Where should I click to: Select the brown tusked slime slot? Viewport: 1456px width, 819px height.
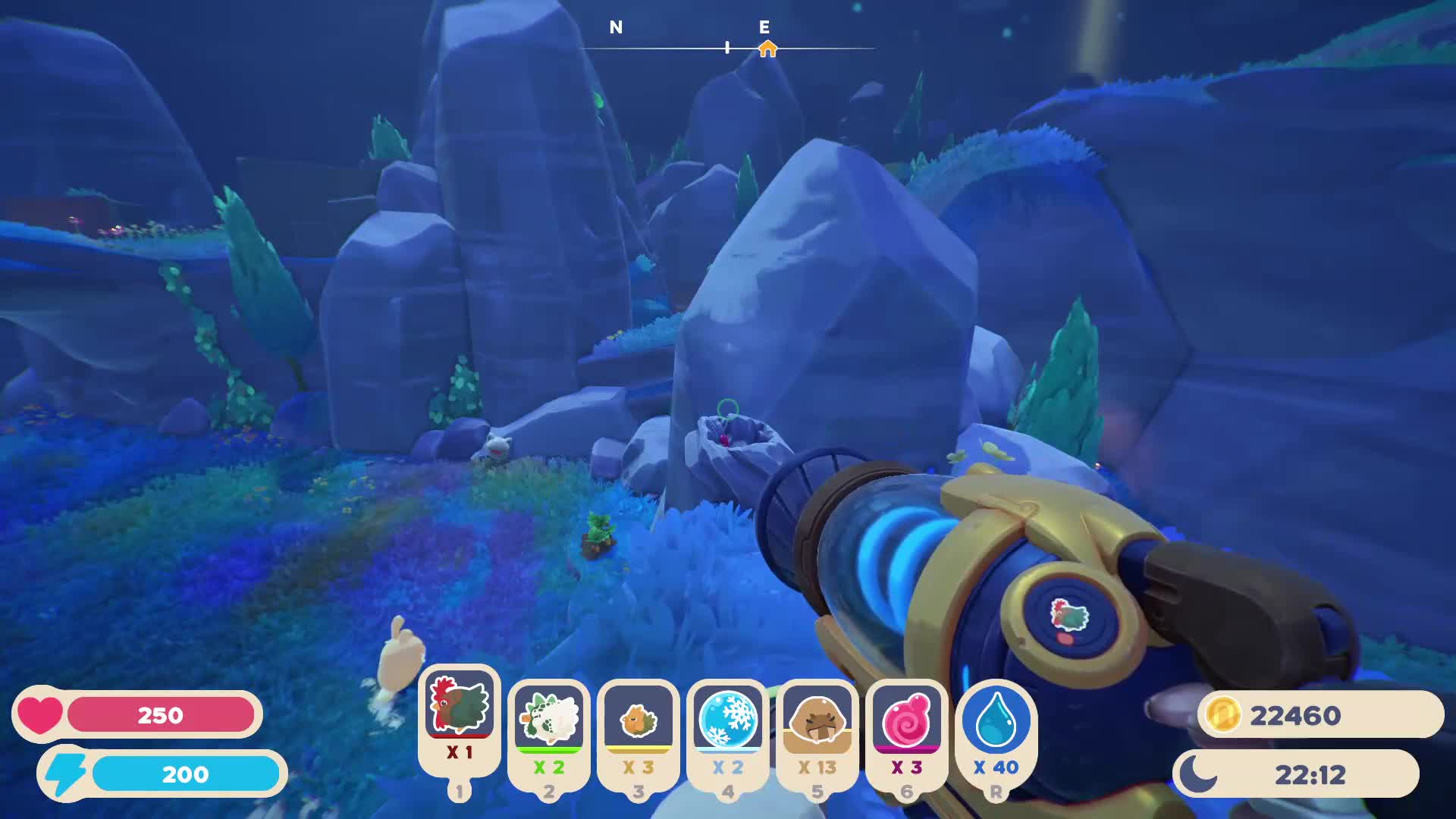pos(817,719)
